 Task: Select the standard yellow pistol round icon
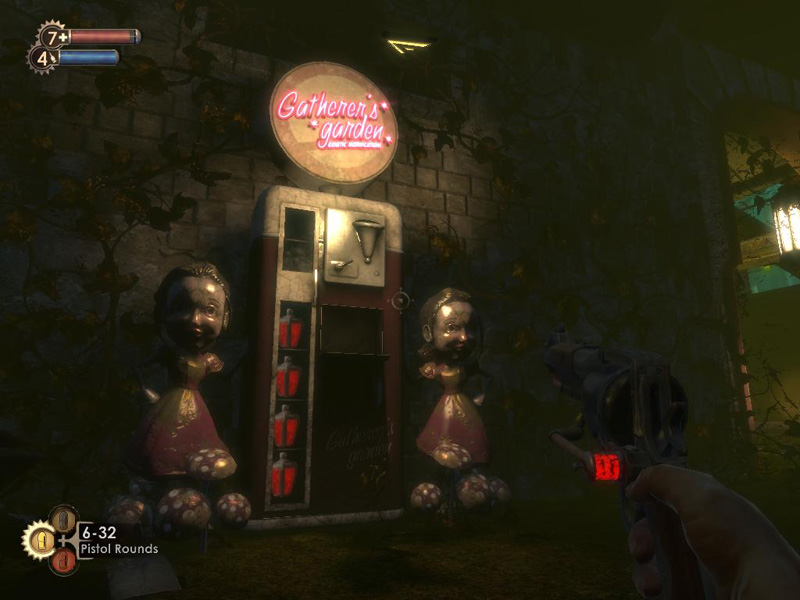click(40, 541)
